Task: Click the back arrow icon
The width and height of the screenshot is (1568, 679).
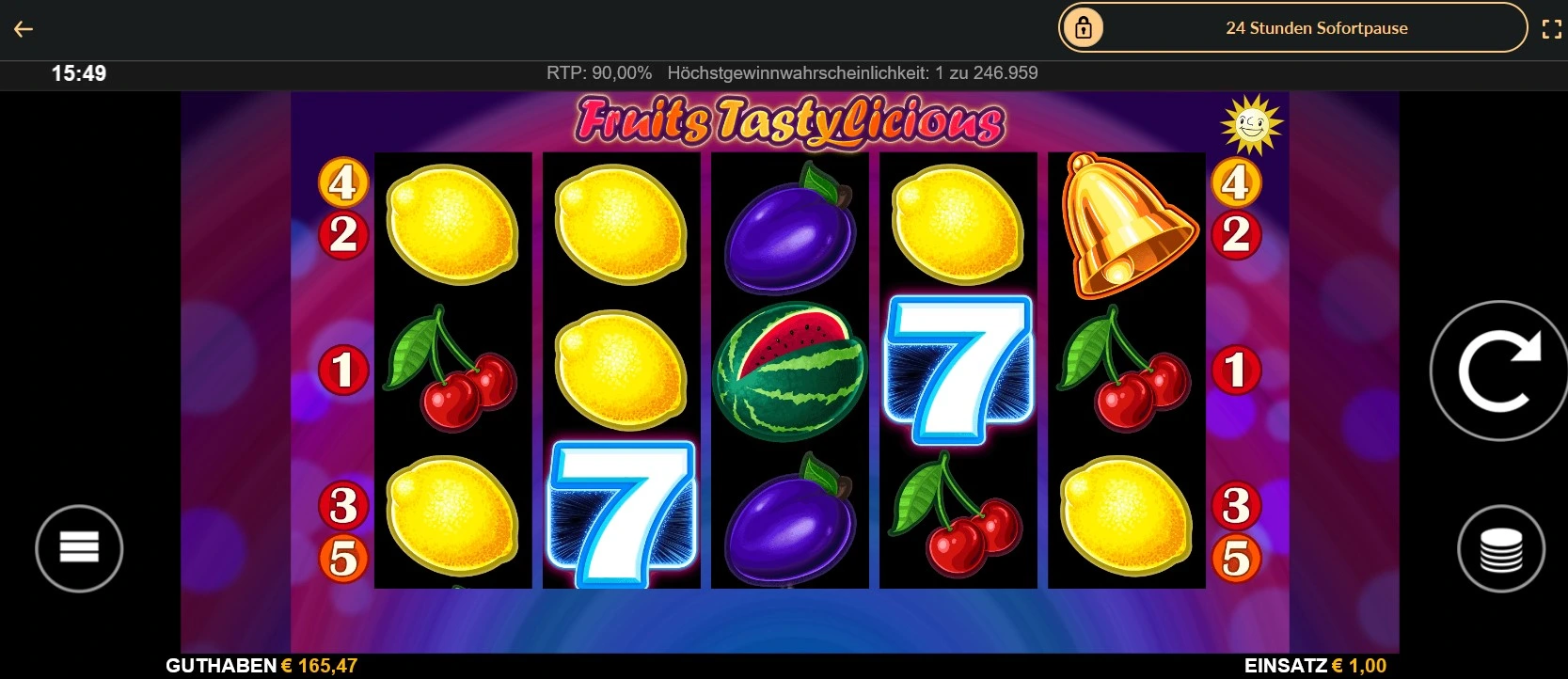Action: point(24,28)
